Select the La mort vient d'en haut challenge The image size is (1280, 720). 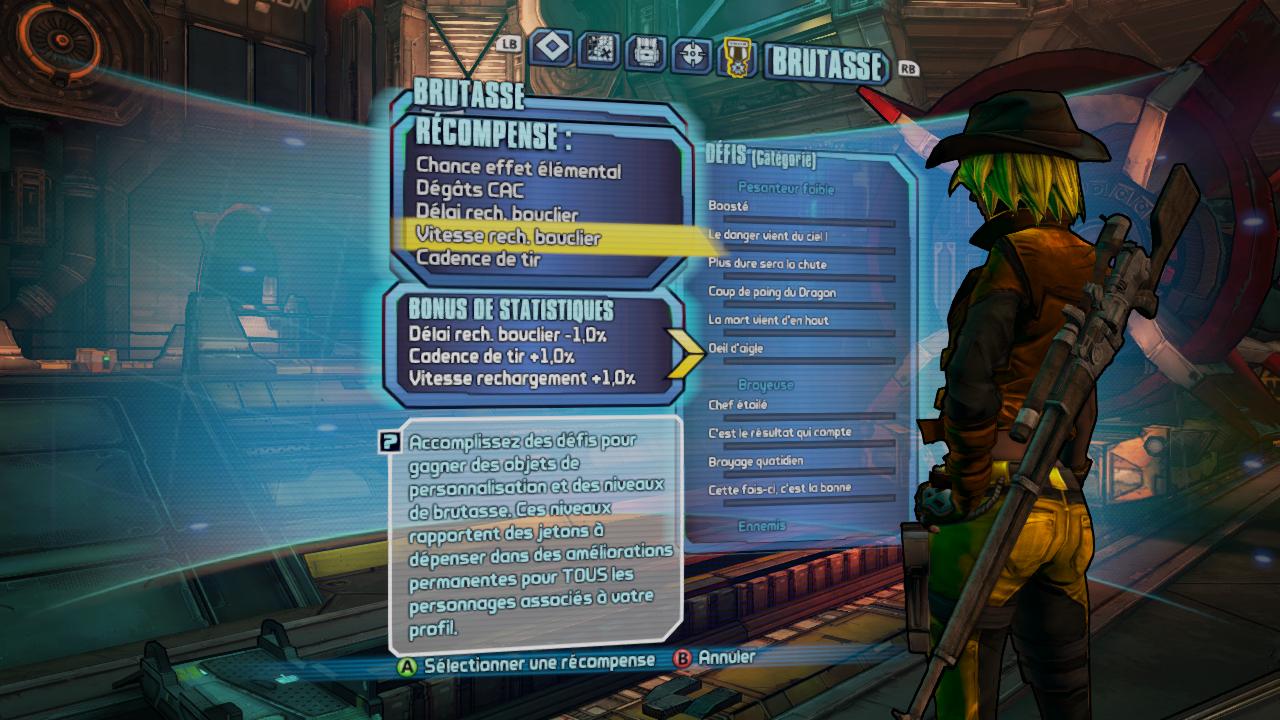(768, 320)
